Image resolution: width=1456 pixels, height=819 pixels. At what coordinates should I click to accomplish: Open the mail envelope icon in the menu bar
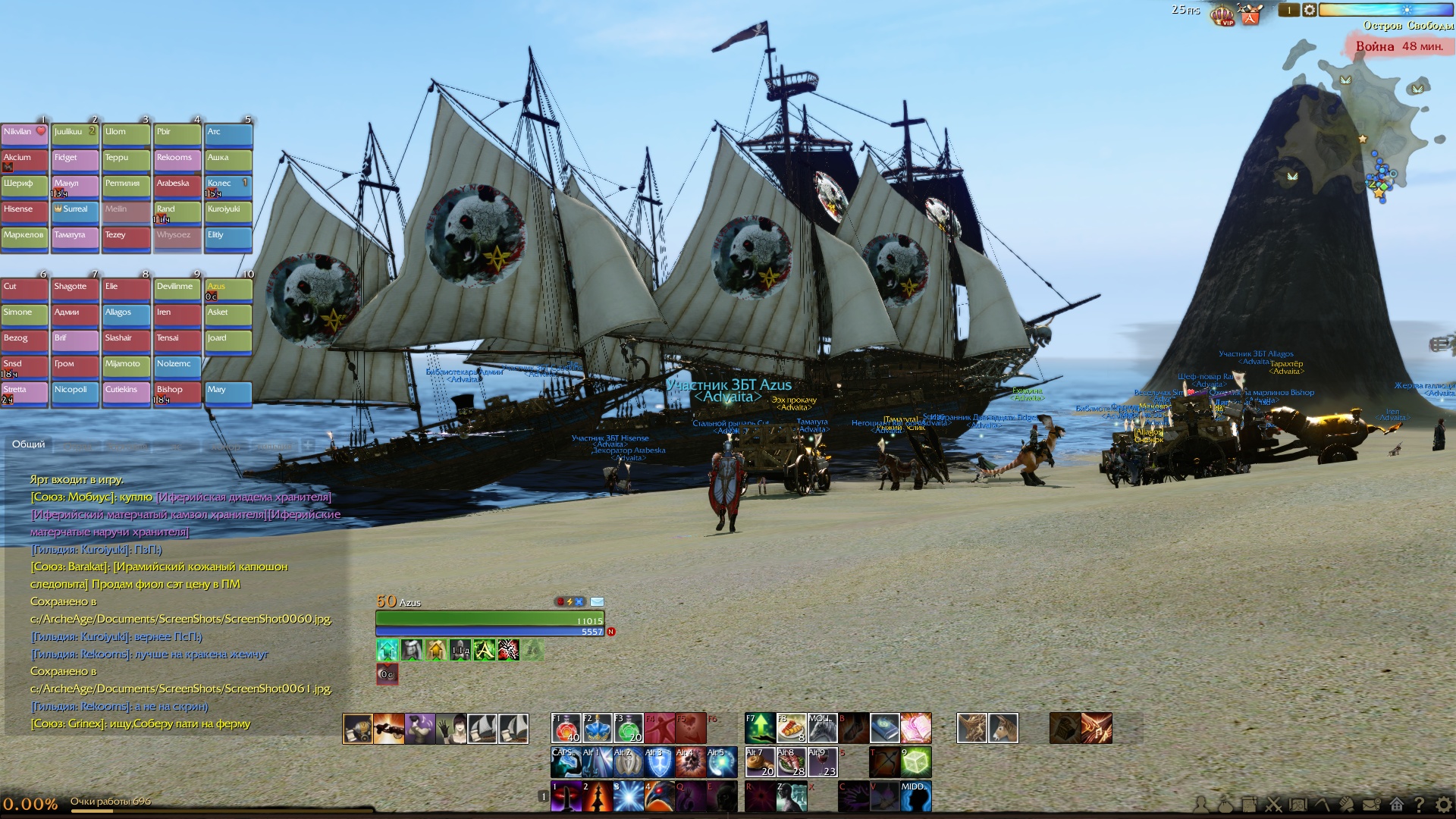point(1371,804)
